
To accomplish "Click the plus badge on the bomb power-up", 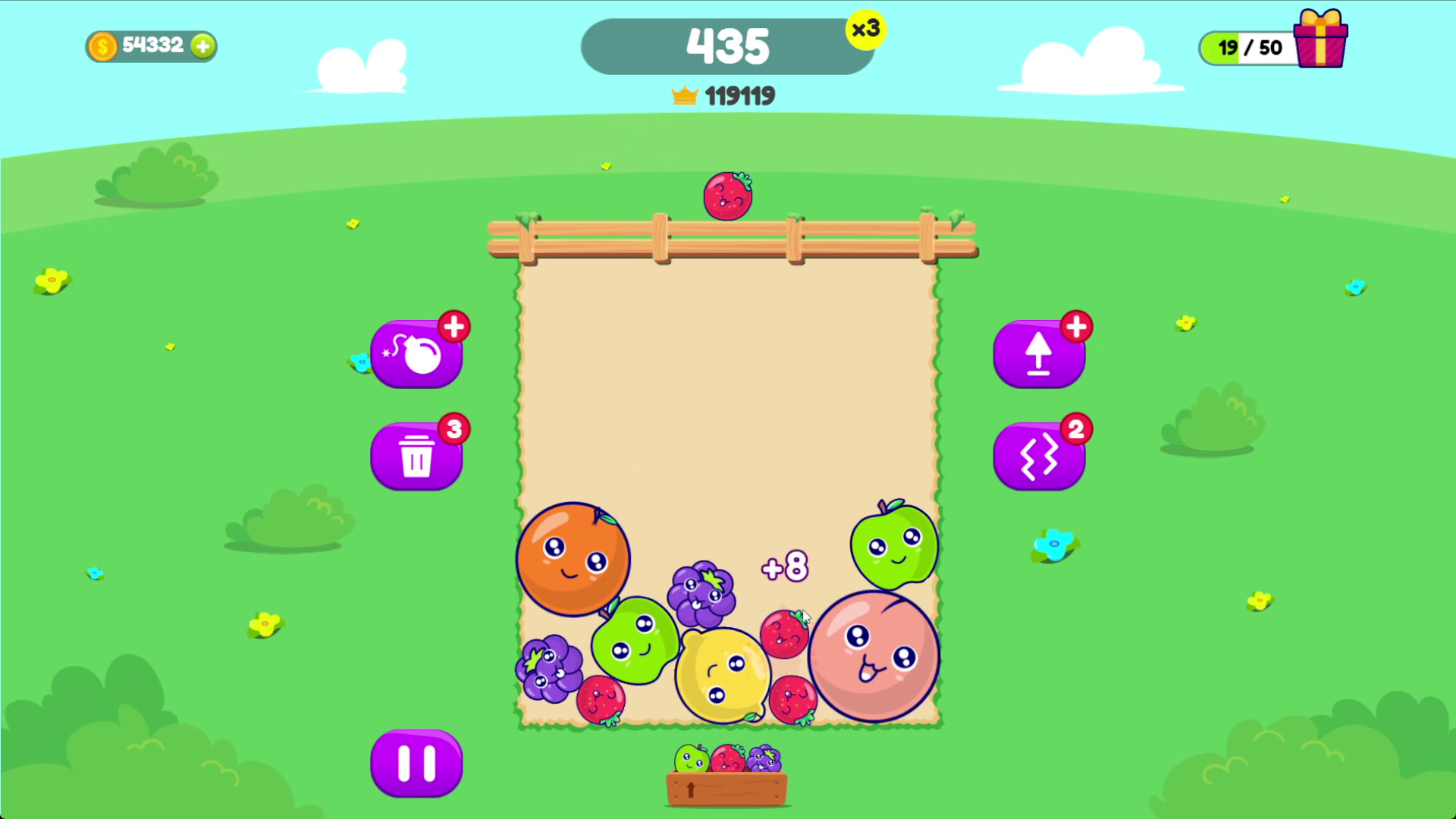I will [x=453, y=326].
